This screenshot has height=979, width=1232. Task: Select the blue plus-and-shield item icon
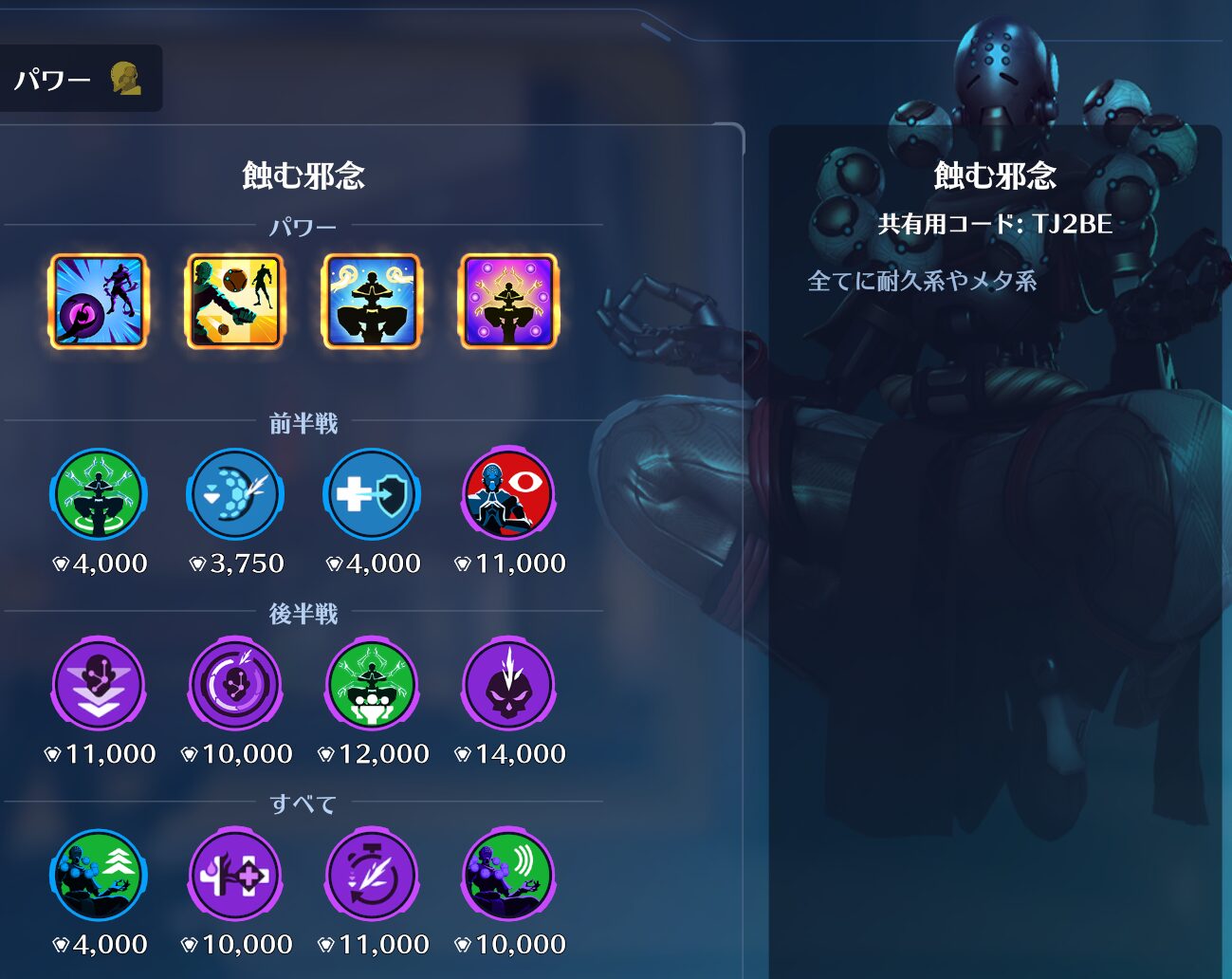[372, 495]
